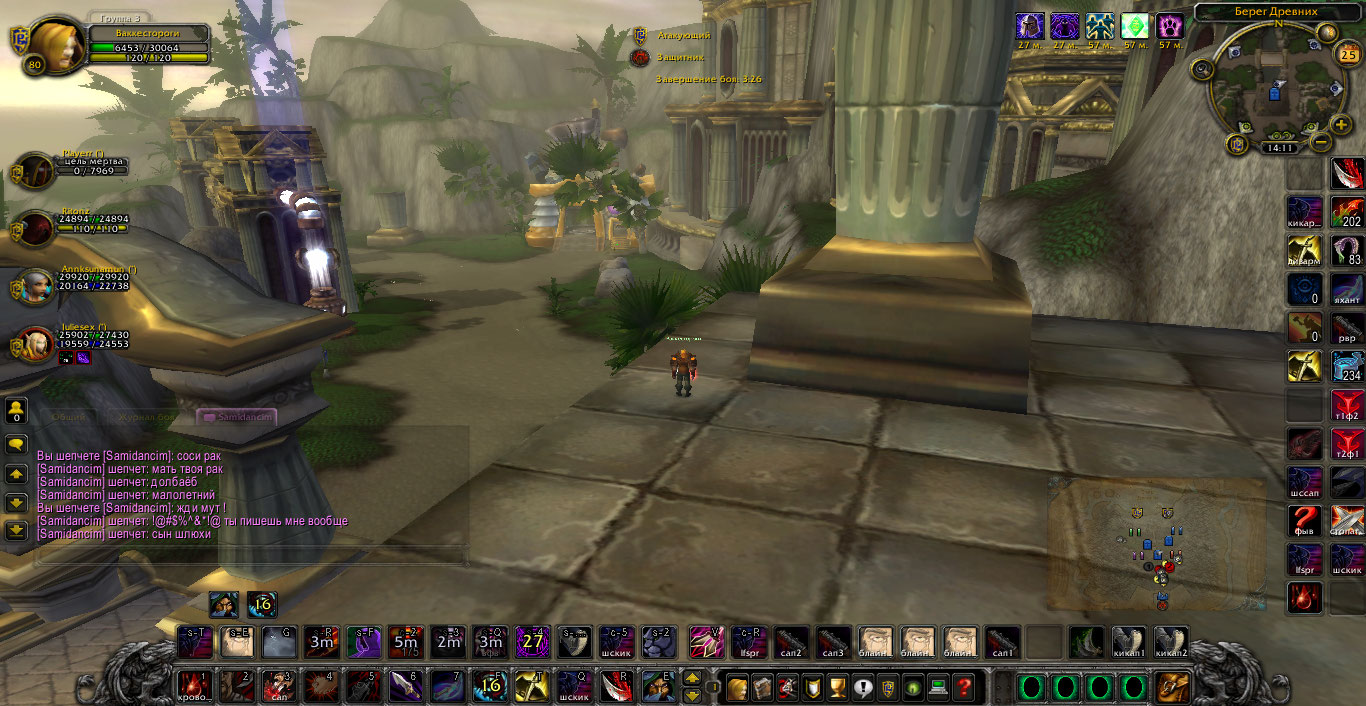Open the spellbook micro button
The height and width of the screenshot is (706, 1366).
[x=762, y=688]
